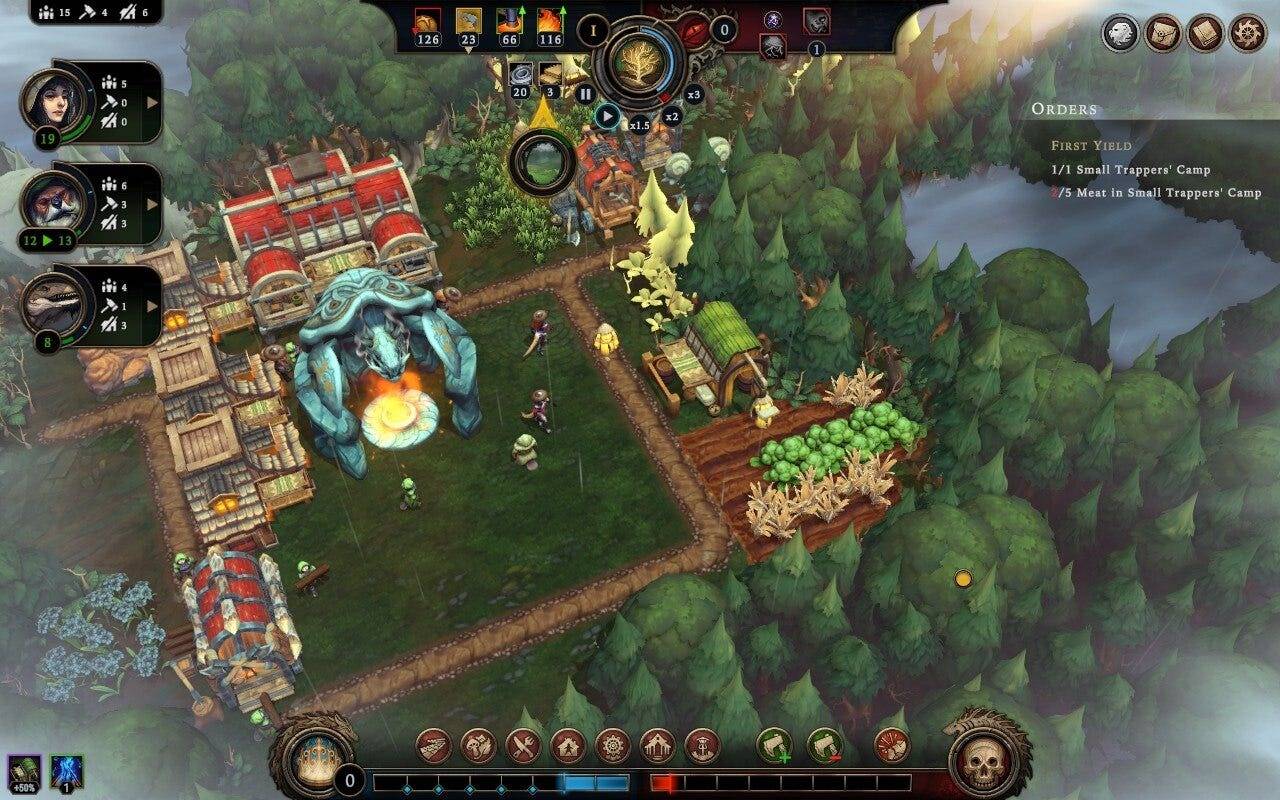Set game speed to normal play
Viewport: 1280px width, 800px height.
pyautogui.click(x=607, y=116)
